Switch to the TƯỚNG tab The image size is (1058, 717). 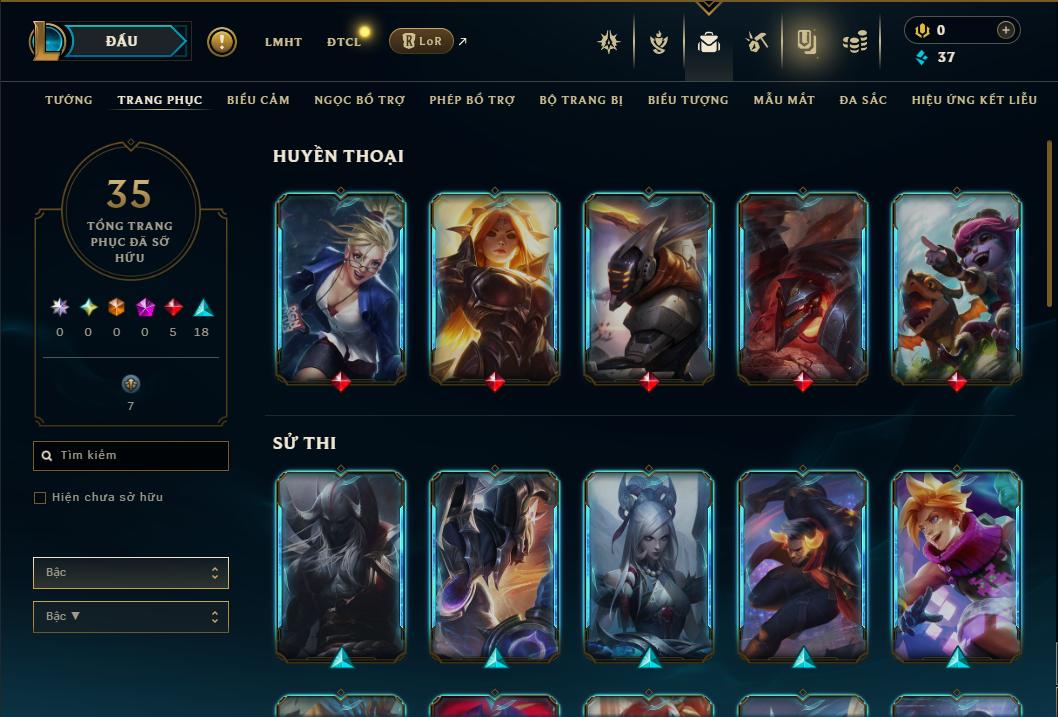click(69, 100)
